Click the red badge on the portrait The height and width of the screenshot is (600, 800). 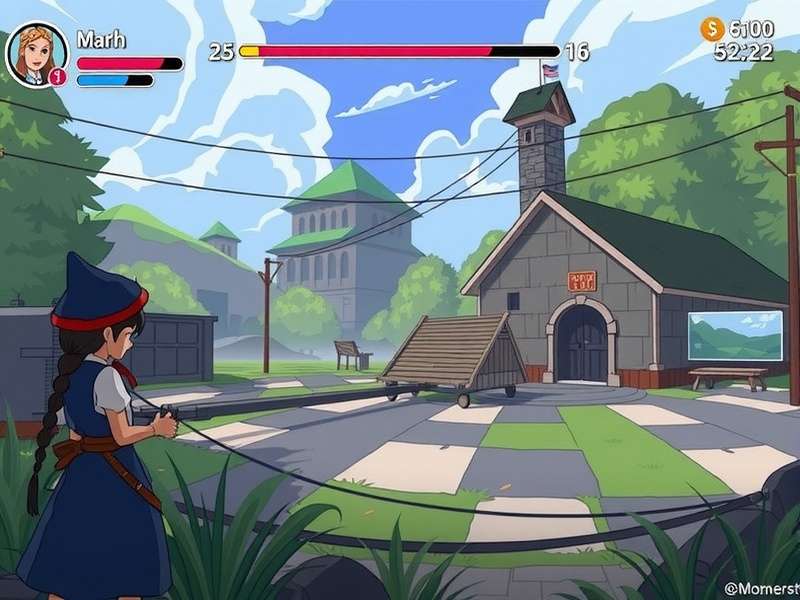coord(57,76)
